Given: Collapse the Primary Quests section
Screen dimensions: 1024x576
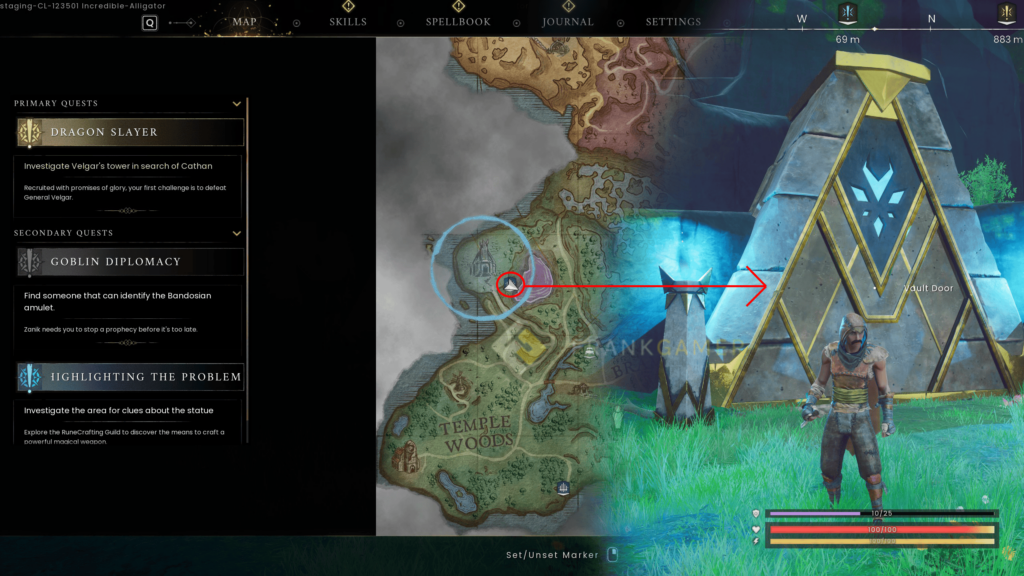Looking at the screenshot, I should tap(237, 103).
